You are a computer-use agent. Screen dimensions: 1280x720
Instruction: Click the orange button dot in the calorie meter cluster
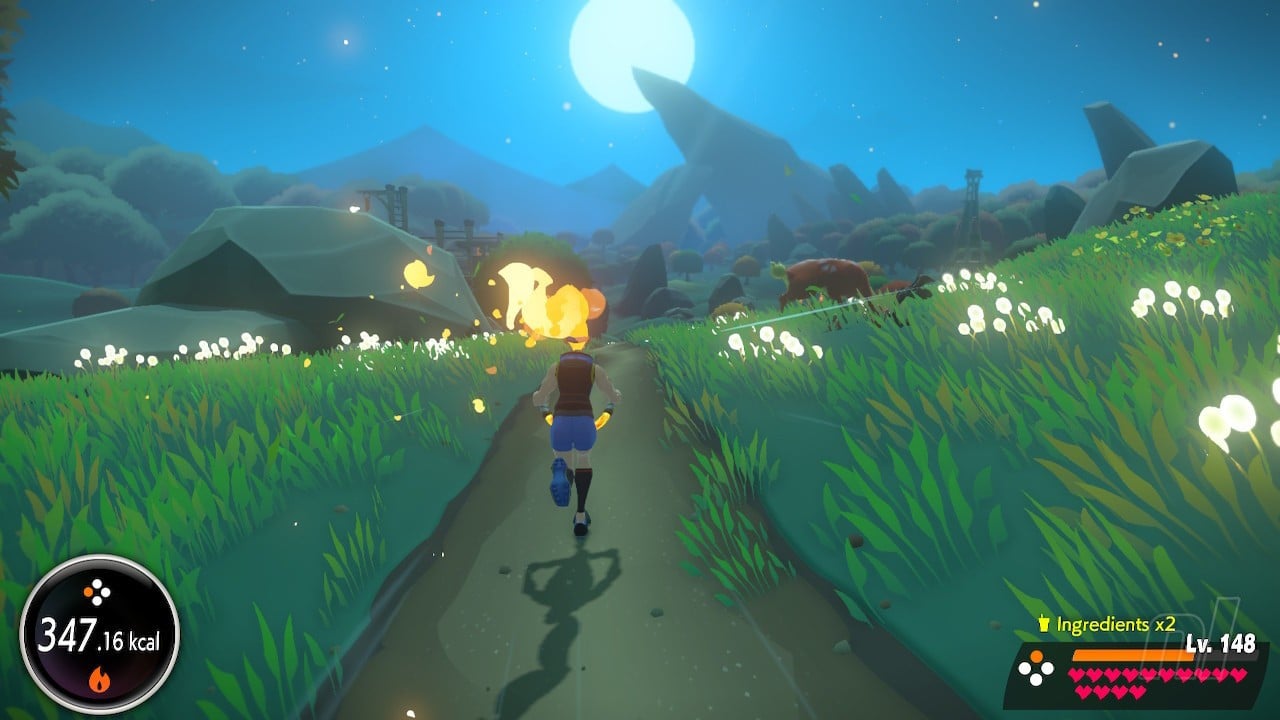click(88, 589)
